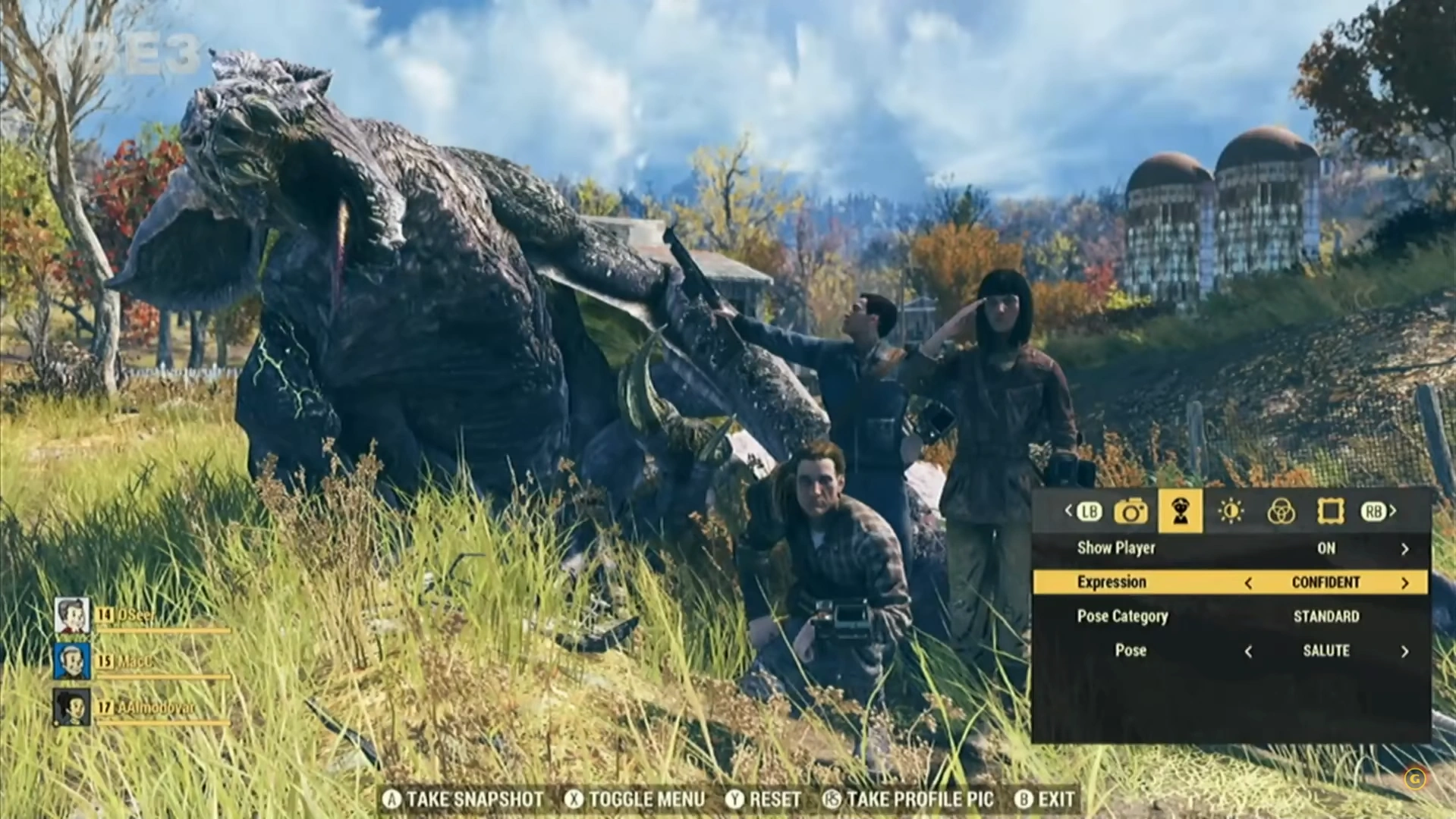
Task: Select the Player pose tab icon
Action: [x=1181, y=512]
